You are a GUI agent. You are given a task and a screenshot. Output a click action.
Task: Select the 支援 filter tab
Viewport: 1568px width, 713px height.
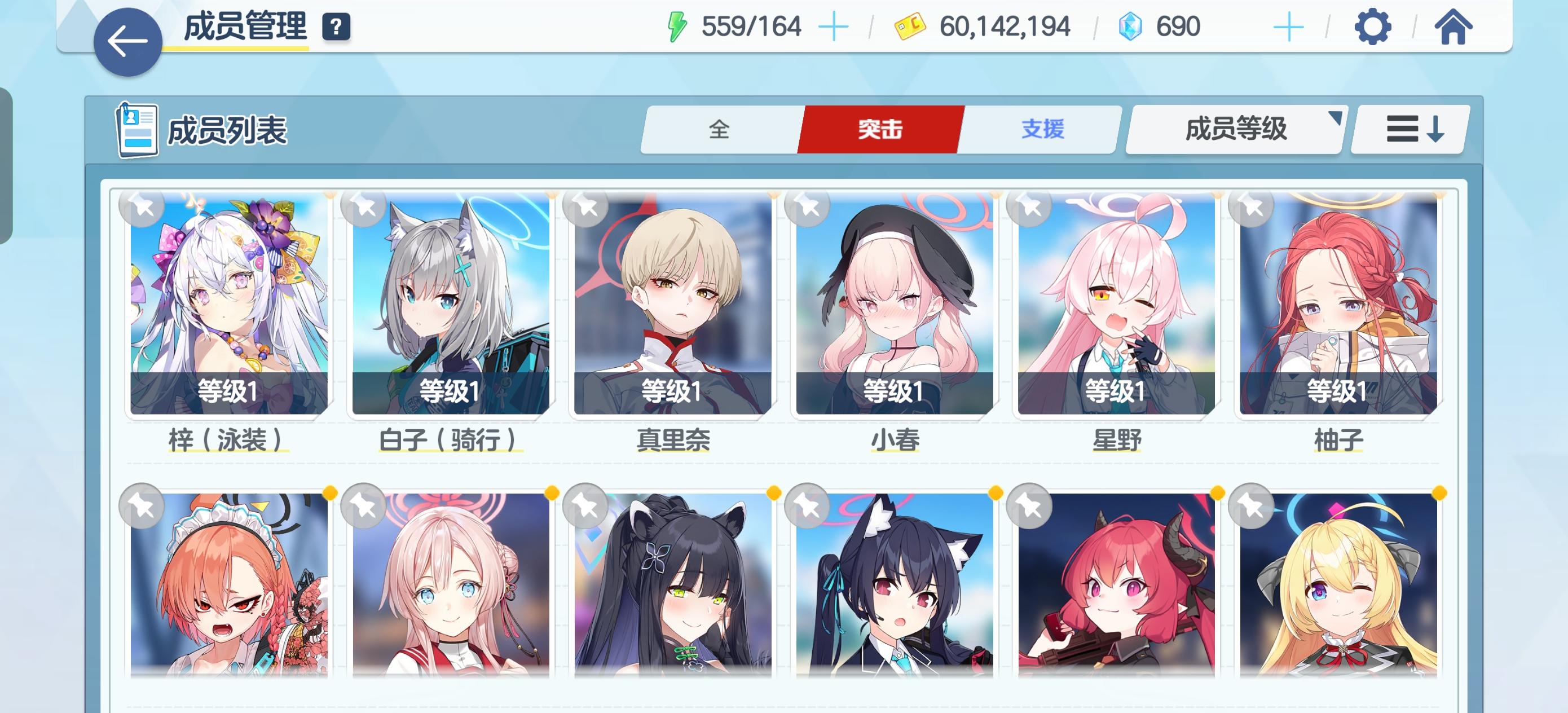pyautogui.click(x=1042, y=129)
